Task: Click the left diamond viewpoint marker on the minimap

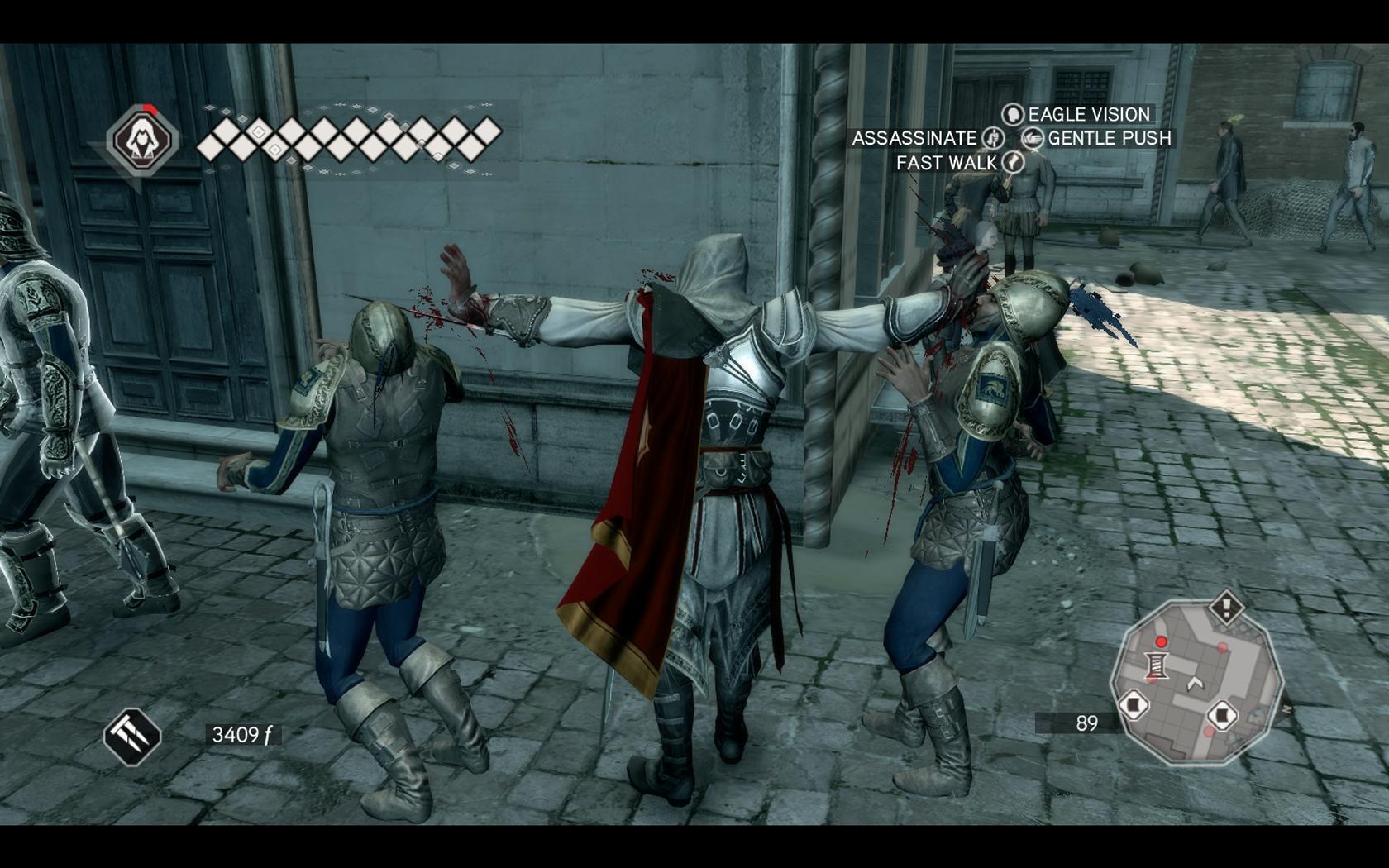Action: [x=1134, y=705]
